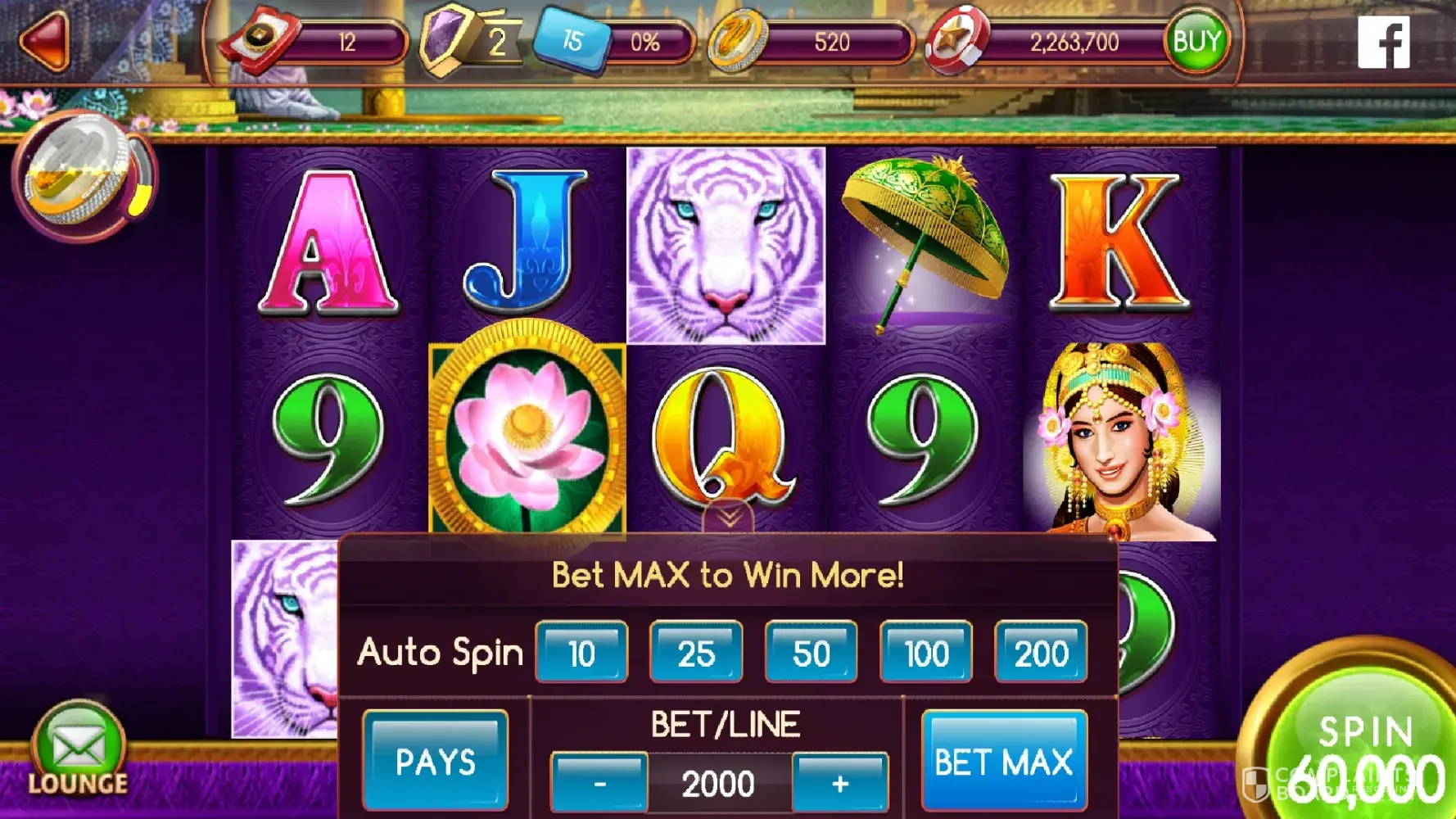Open the PAYS table
The height and width of the screenshot is (819, 1456).
pyautogui.click(x=435, y=761)
